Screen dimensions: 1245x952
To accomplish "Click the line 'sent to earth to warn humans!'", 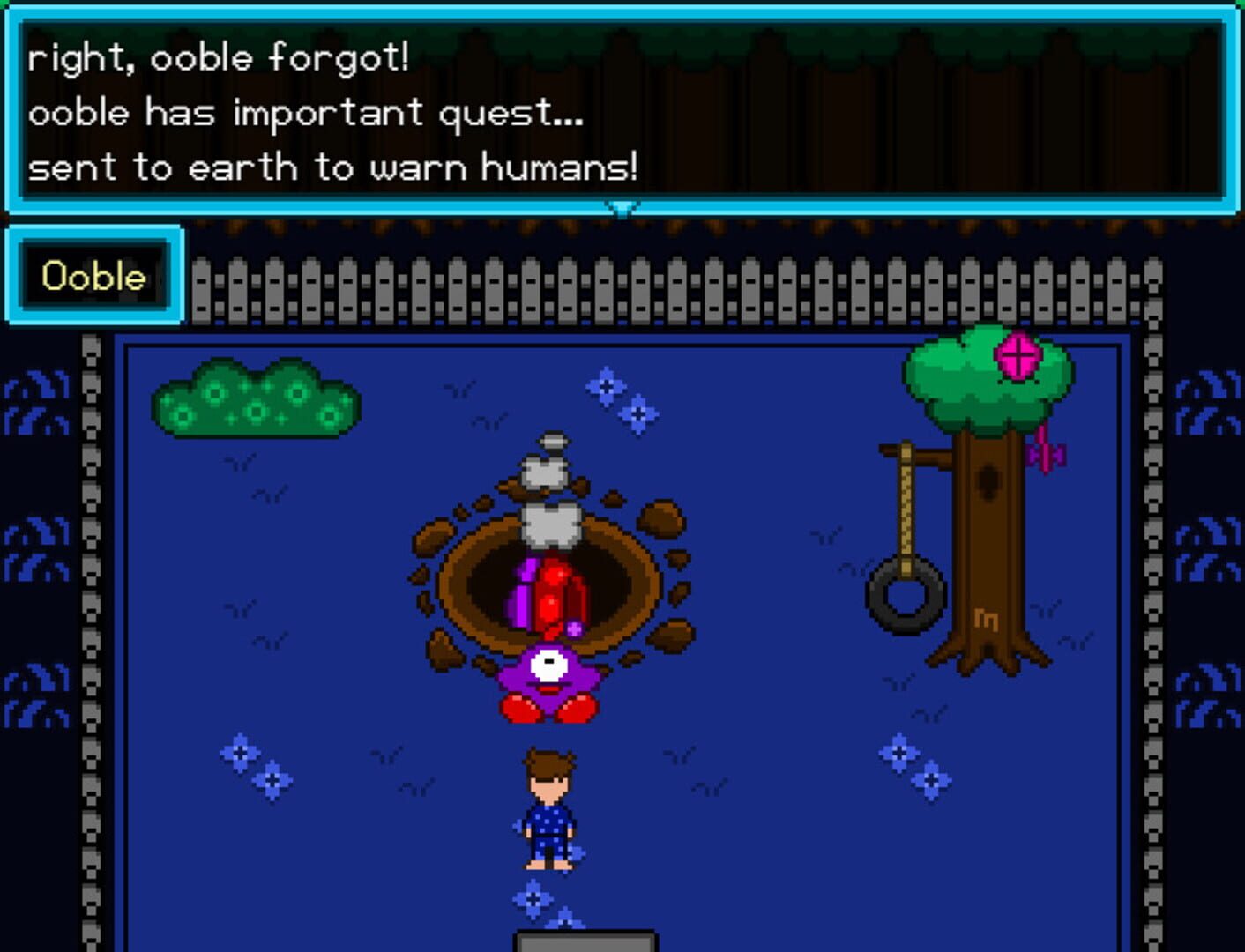I will point(335,166).
